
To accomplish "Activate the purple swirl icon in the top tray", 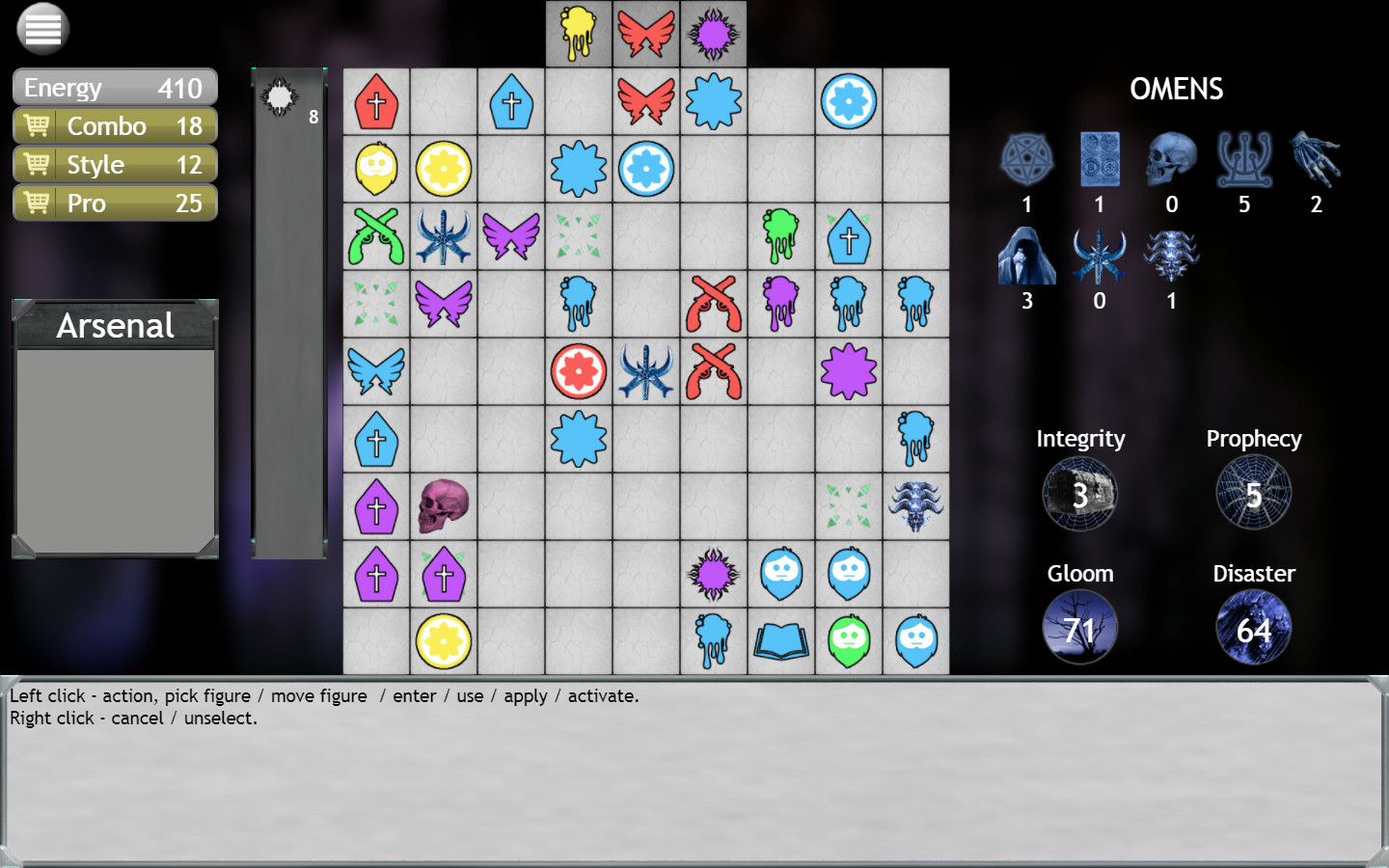I will click(714, 32).
